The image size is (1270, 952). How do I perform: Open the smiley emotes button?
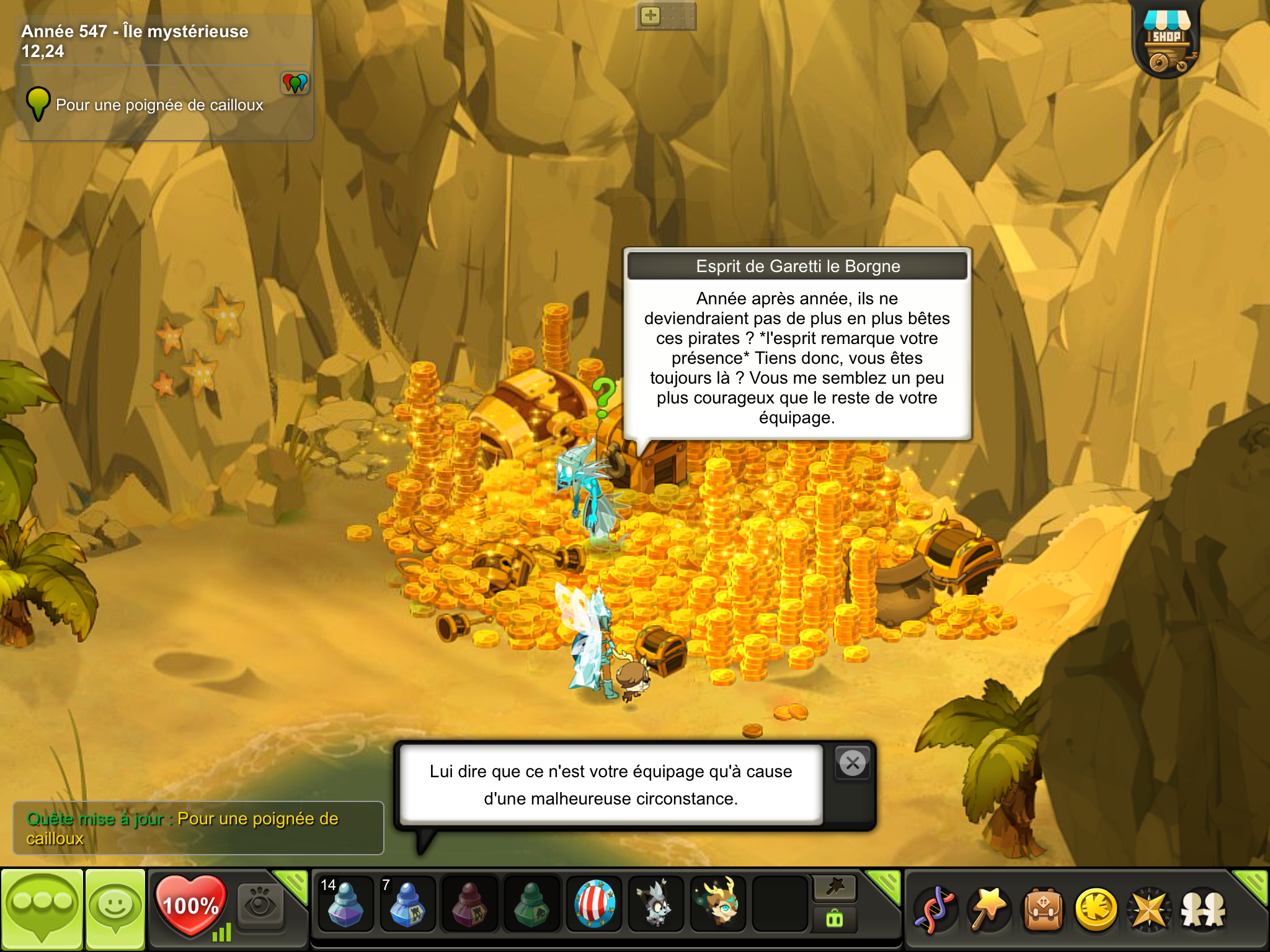pyautogui.click(x=115, y=909)
